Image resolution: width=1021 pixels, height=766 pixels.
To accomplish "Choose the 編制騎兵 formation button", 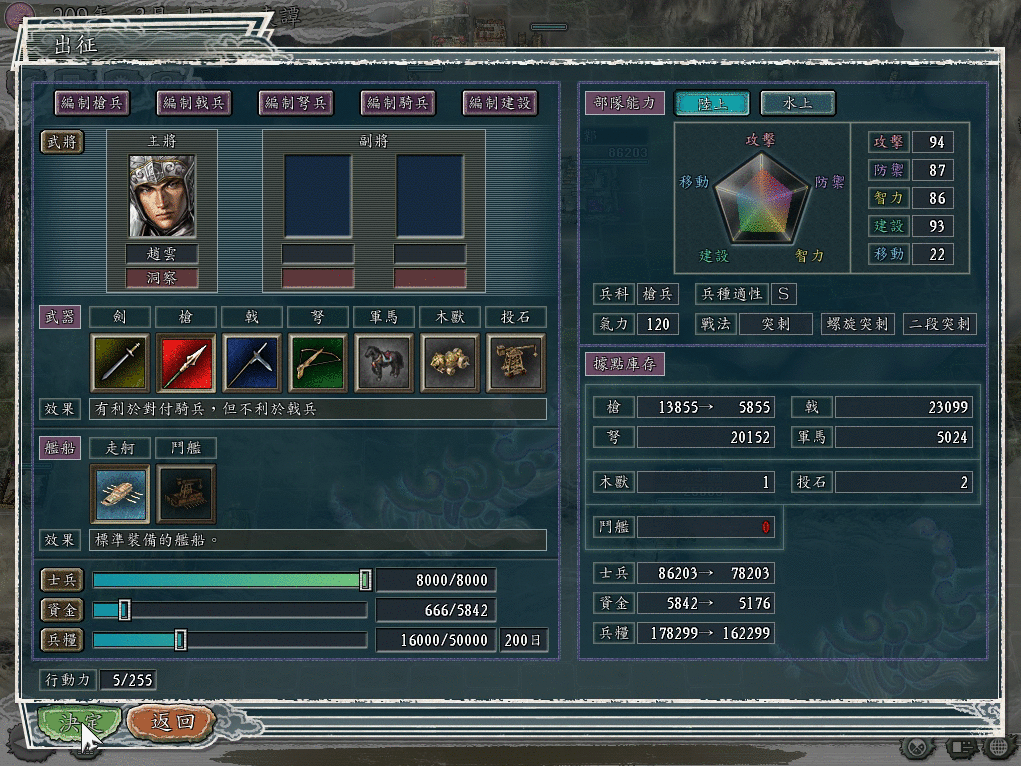I will click(398, 102).
